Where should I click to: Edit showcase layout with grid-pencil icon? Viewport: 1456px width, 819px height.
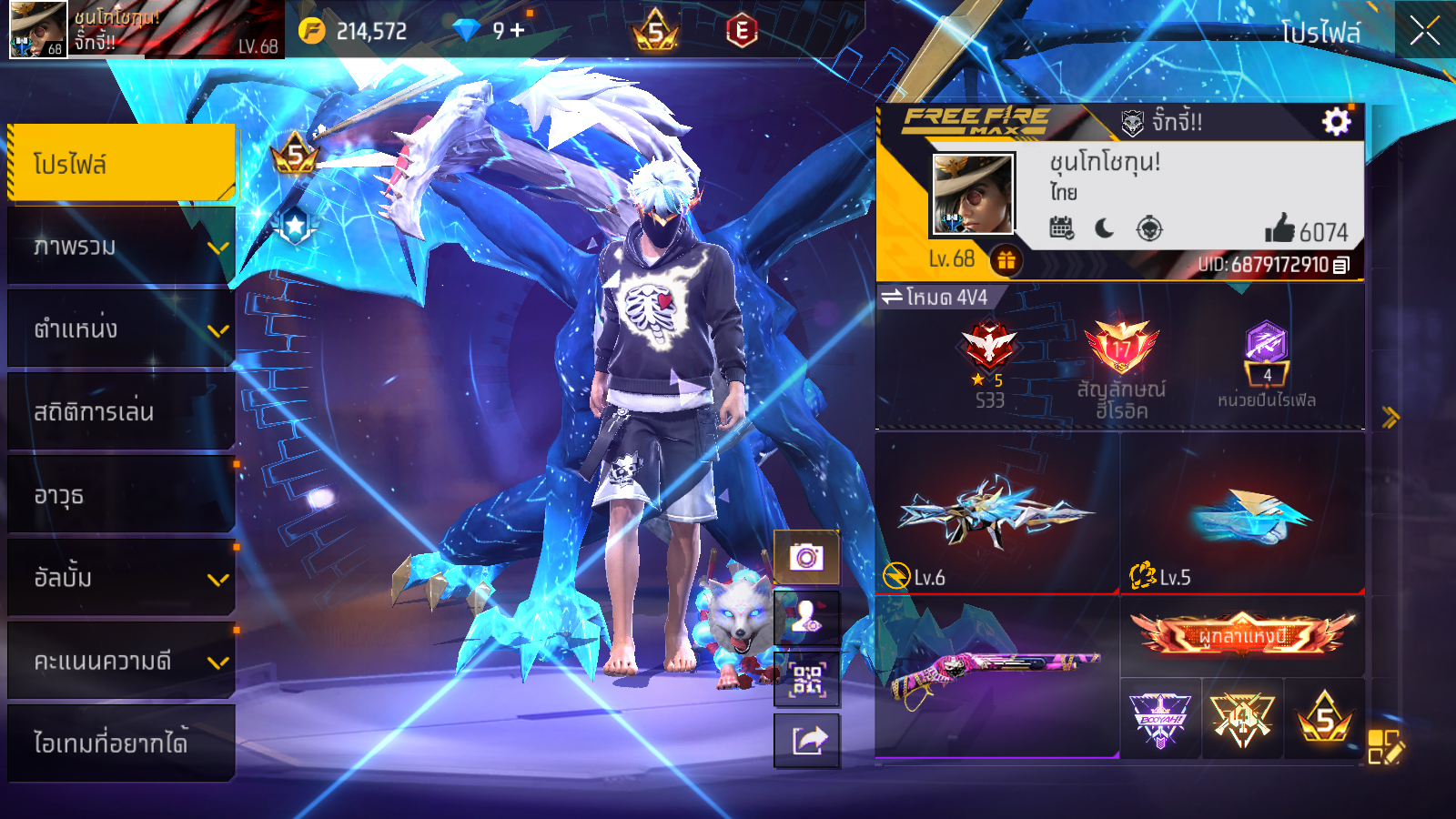pyautogui.click(x=1385, y=747)
